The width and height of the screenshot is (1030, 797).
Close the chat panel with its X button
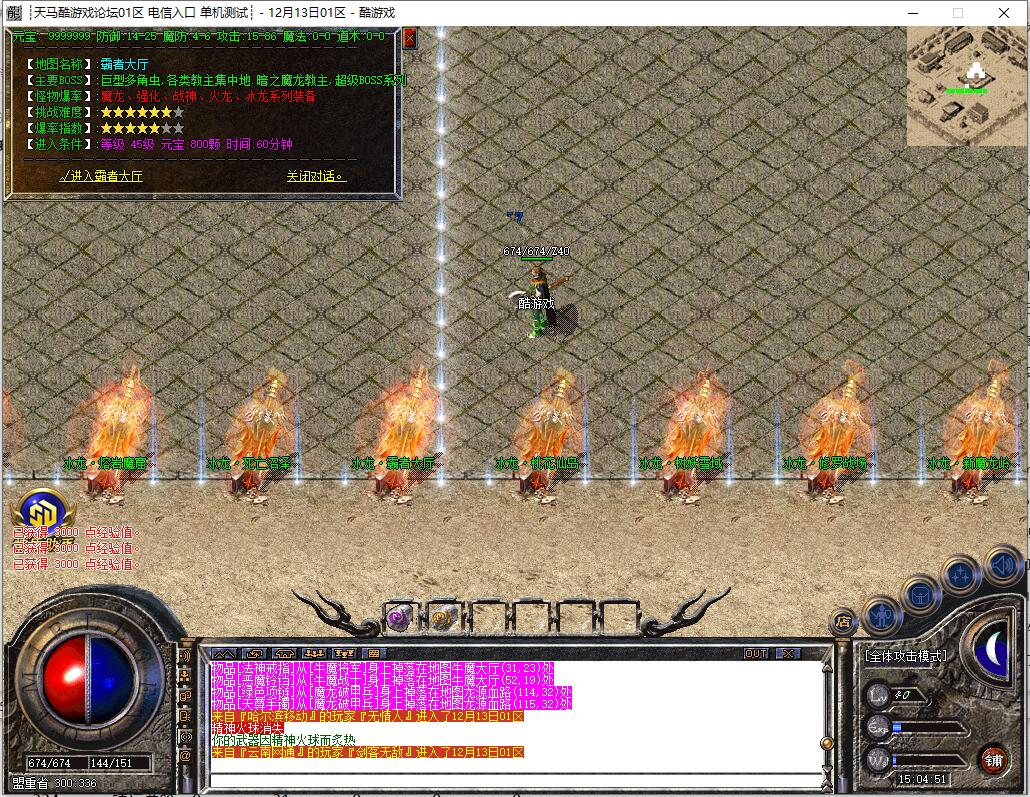tap(788, 653)
